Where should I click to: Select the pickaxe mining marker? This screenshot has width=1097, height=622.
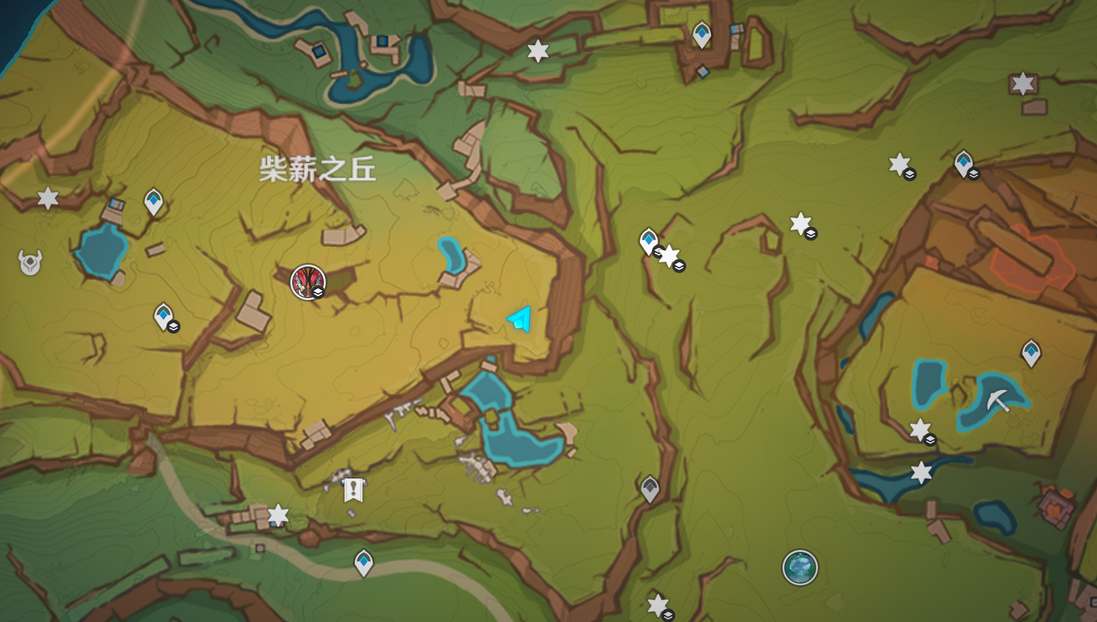pyautogui.click(x=997, y=399)
